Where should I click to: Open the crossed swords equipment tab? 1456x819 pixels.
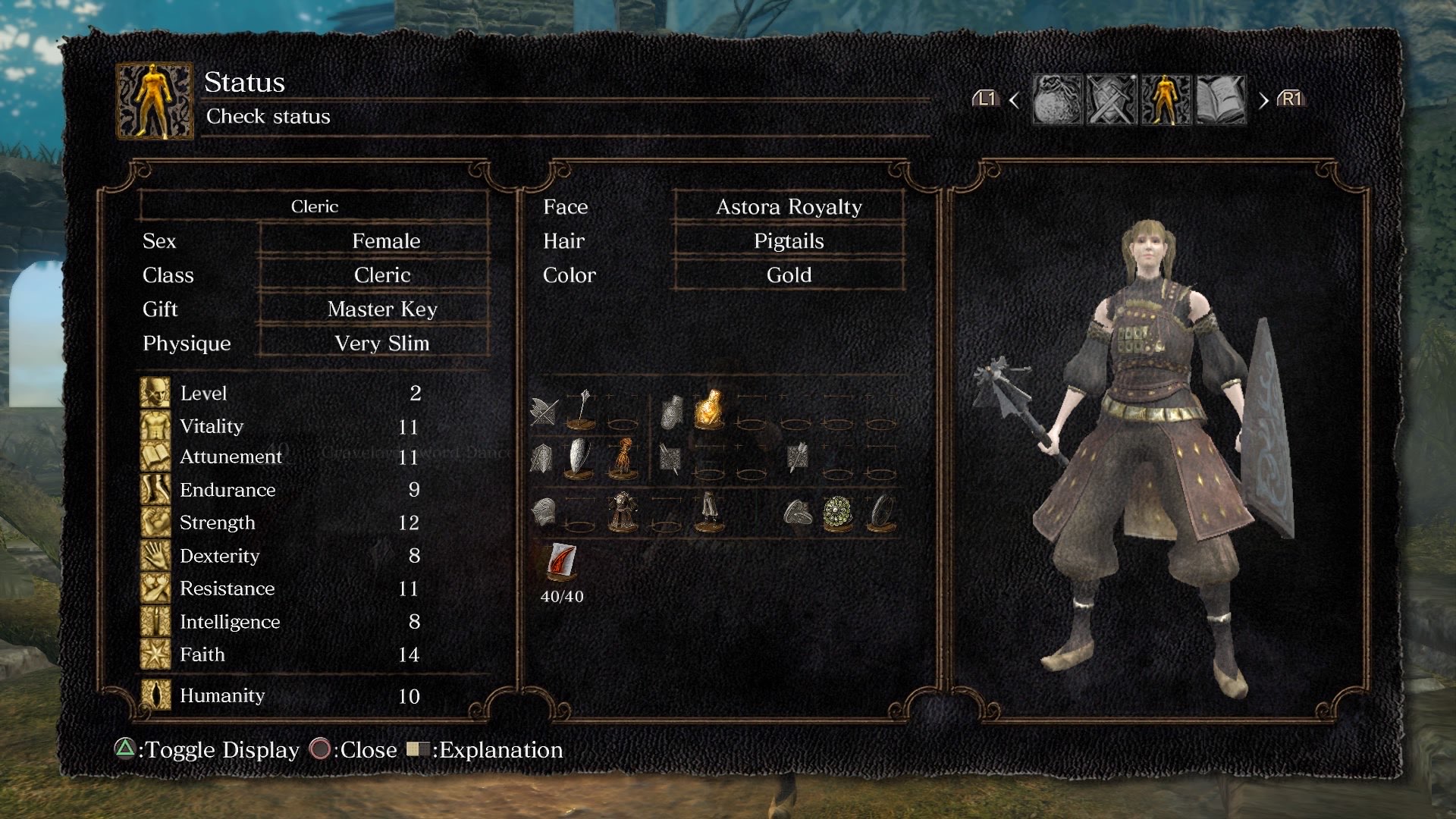point(1112,99)
